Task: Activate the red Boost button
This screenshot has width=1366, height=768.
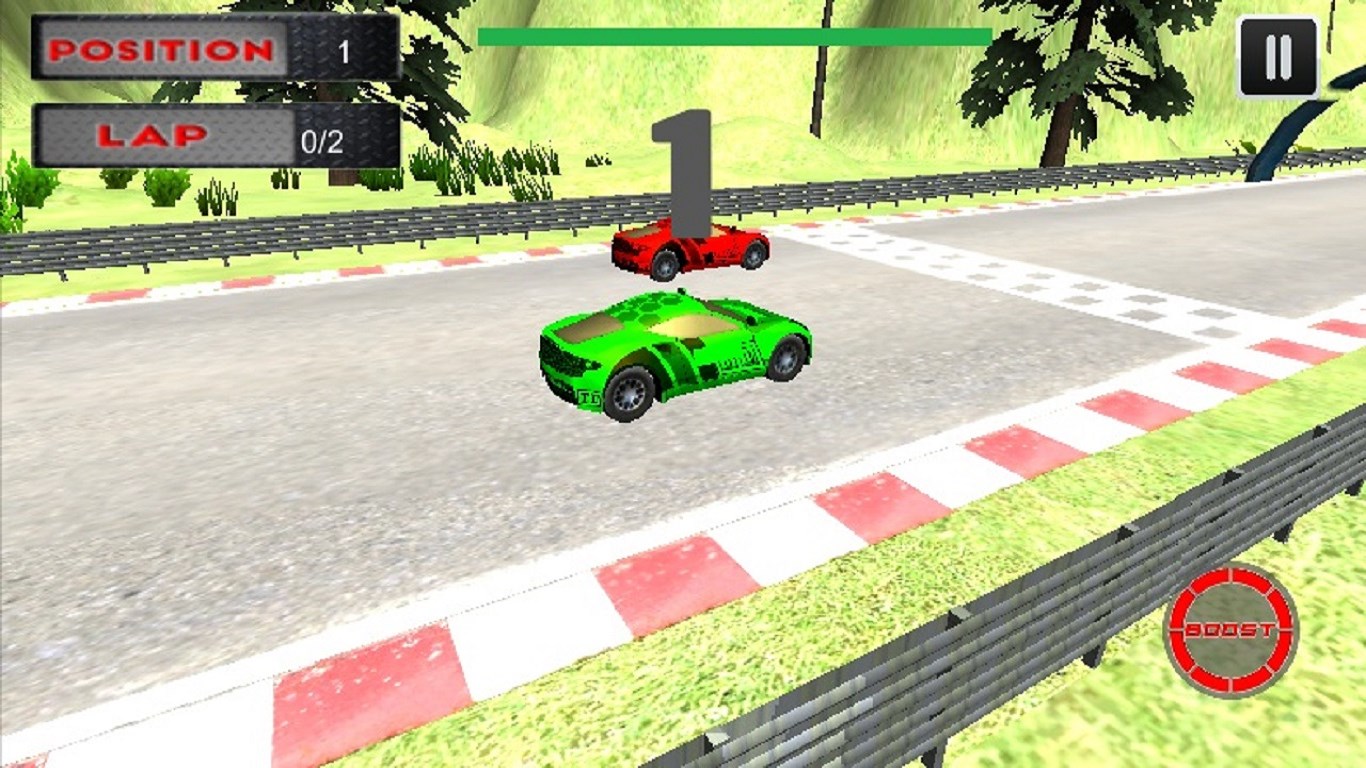Action: [1231, 630]
